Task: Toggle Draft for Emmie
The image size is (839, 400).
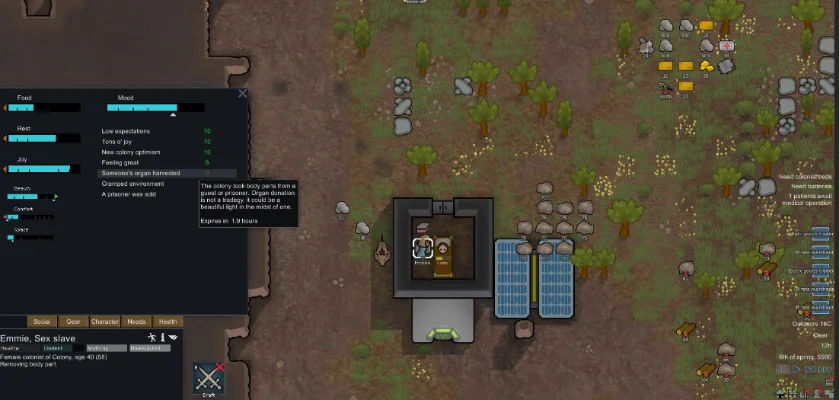Action: [208, 379]
